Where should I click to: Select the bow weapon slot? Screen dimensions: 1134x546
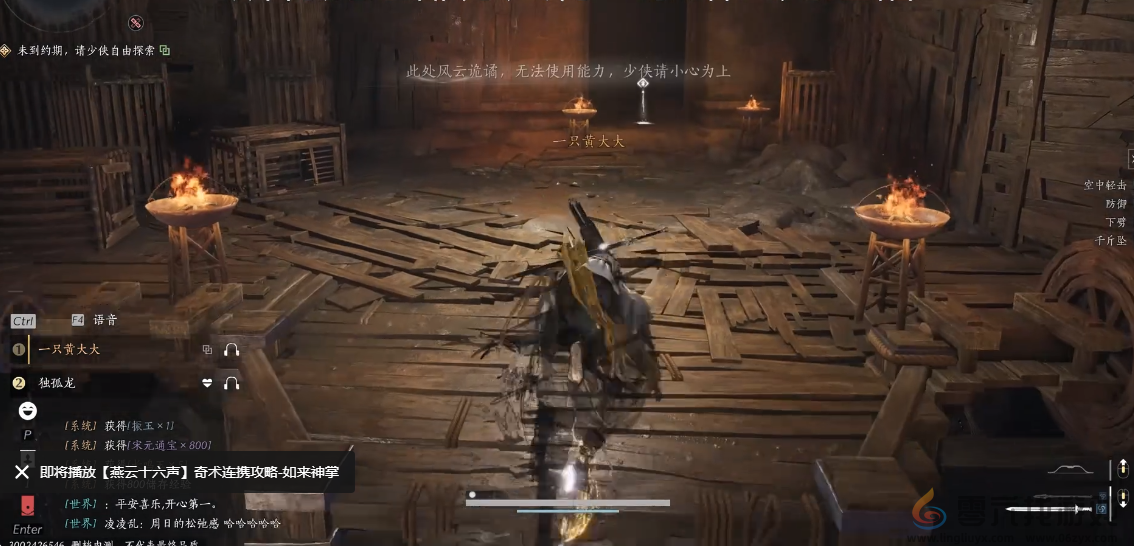[x=1074, y=469]
